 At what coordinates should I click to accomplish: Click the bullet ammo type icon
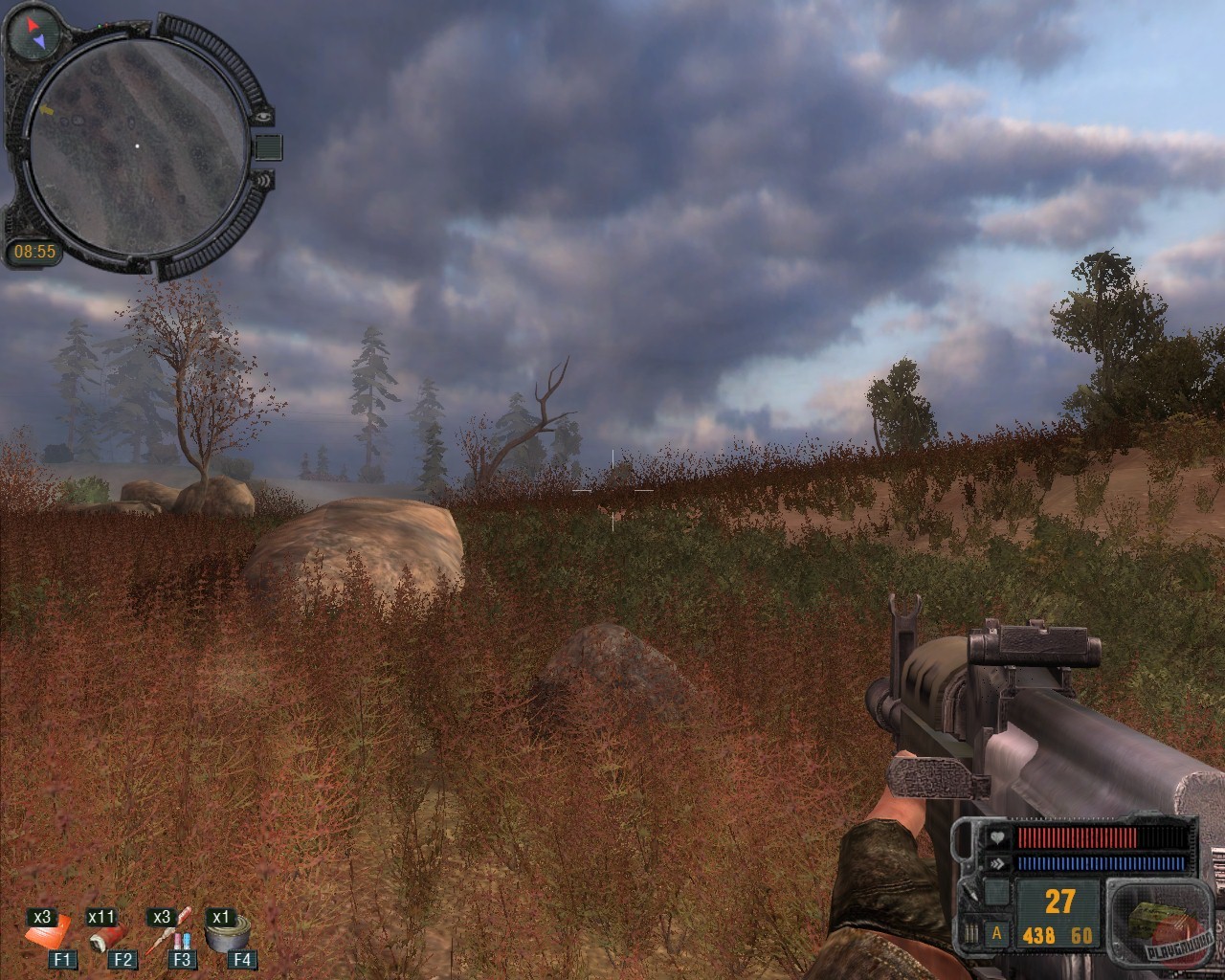click(x=973, y=933)
